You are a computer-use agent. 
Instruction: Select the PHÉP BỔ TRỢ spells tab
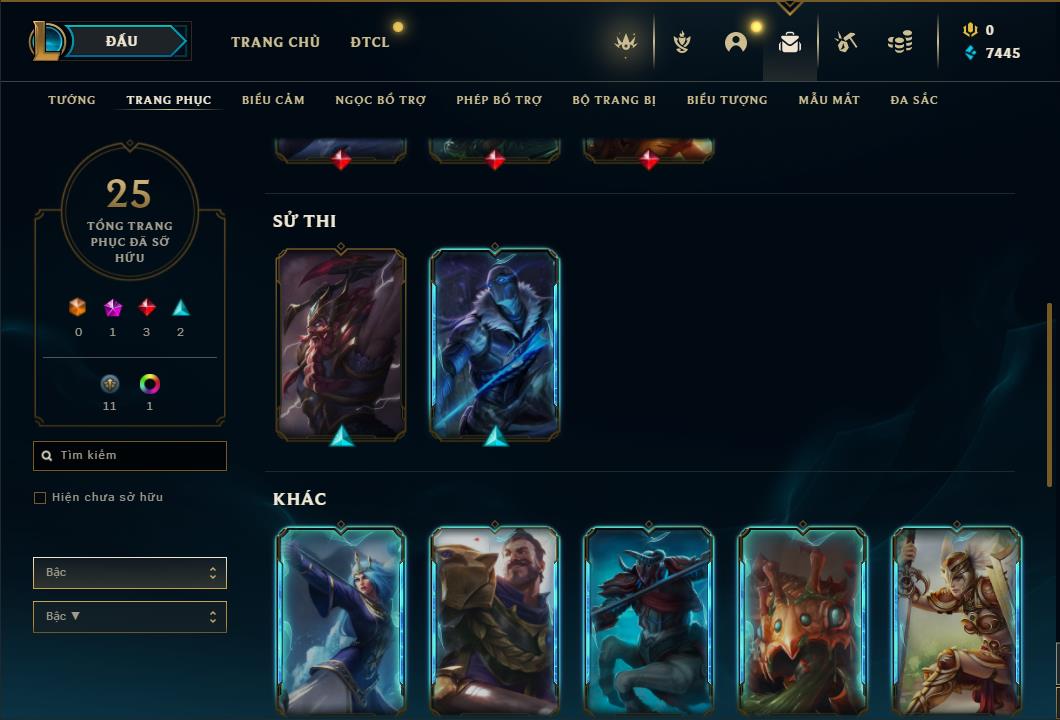coord(499,100)
